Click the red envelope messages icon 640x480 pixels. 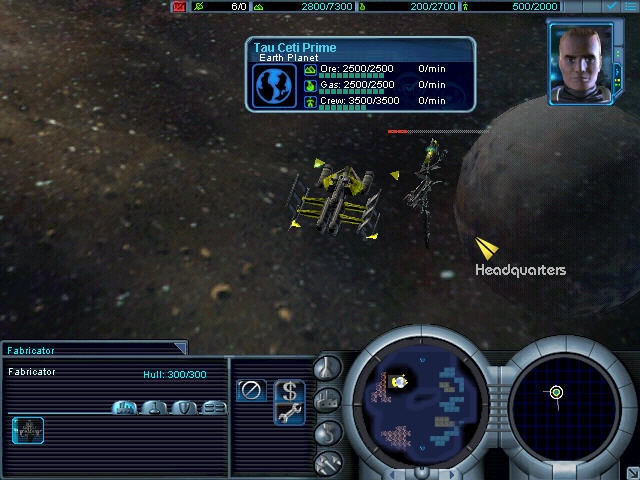click(179, 6)
